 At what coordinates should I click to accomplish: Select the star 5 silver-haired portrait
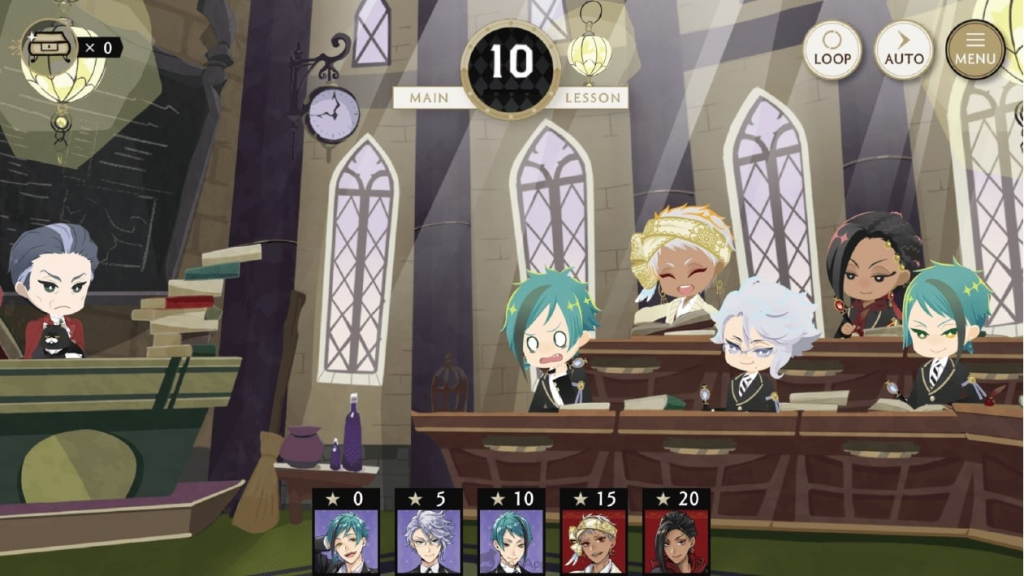[428, 540]
